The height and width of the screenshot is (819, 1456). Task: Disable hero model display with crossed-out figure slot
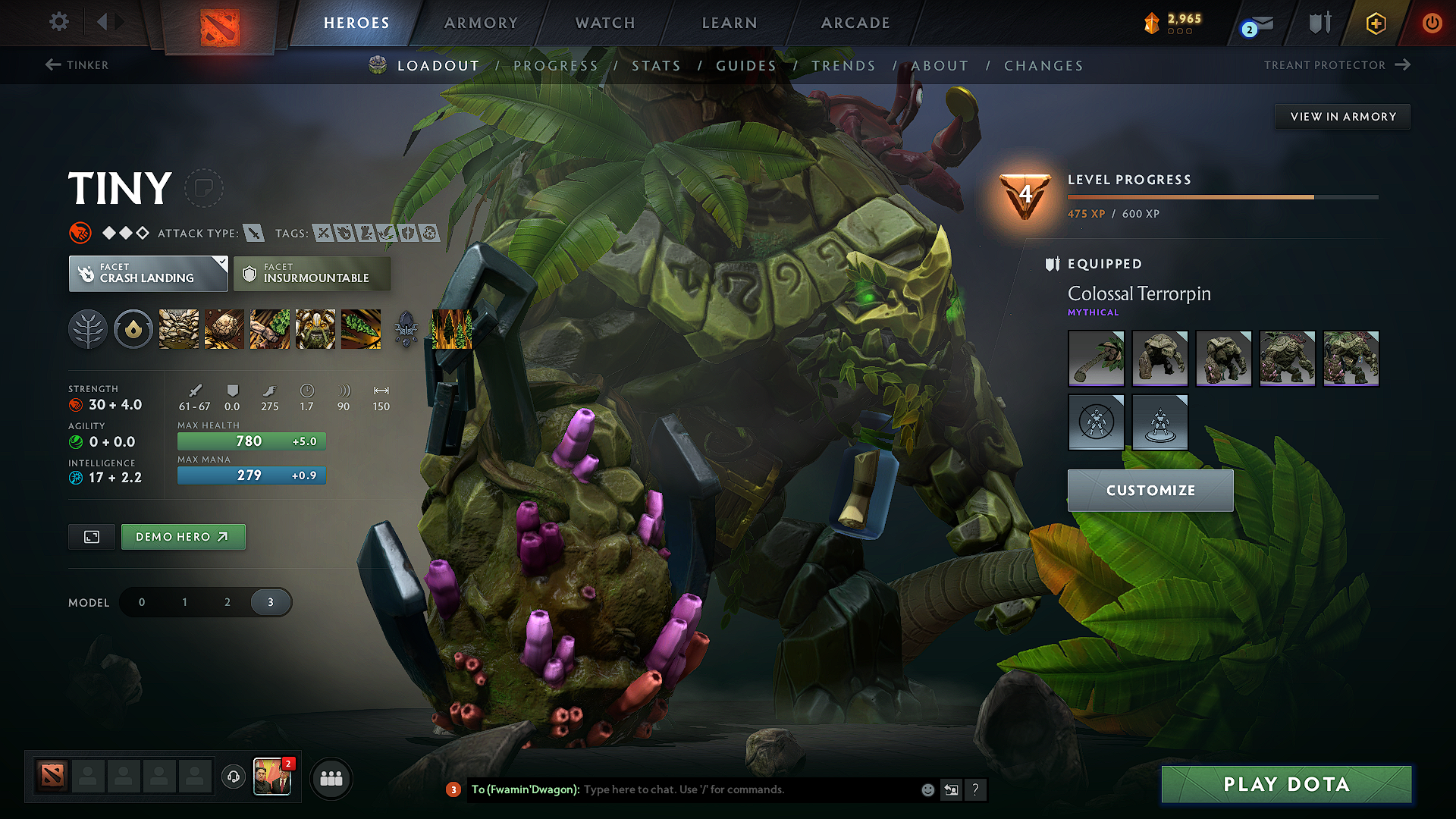tap(1096, 422)
